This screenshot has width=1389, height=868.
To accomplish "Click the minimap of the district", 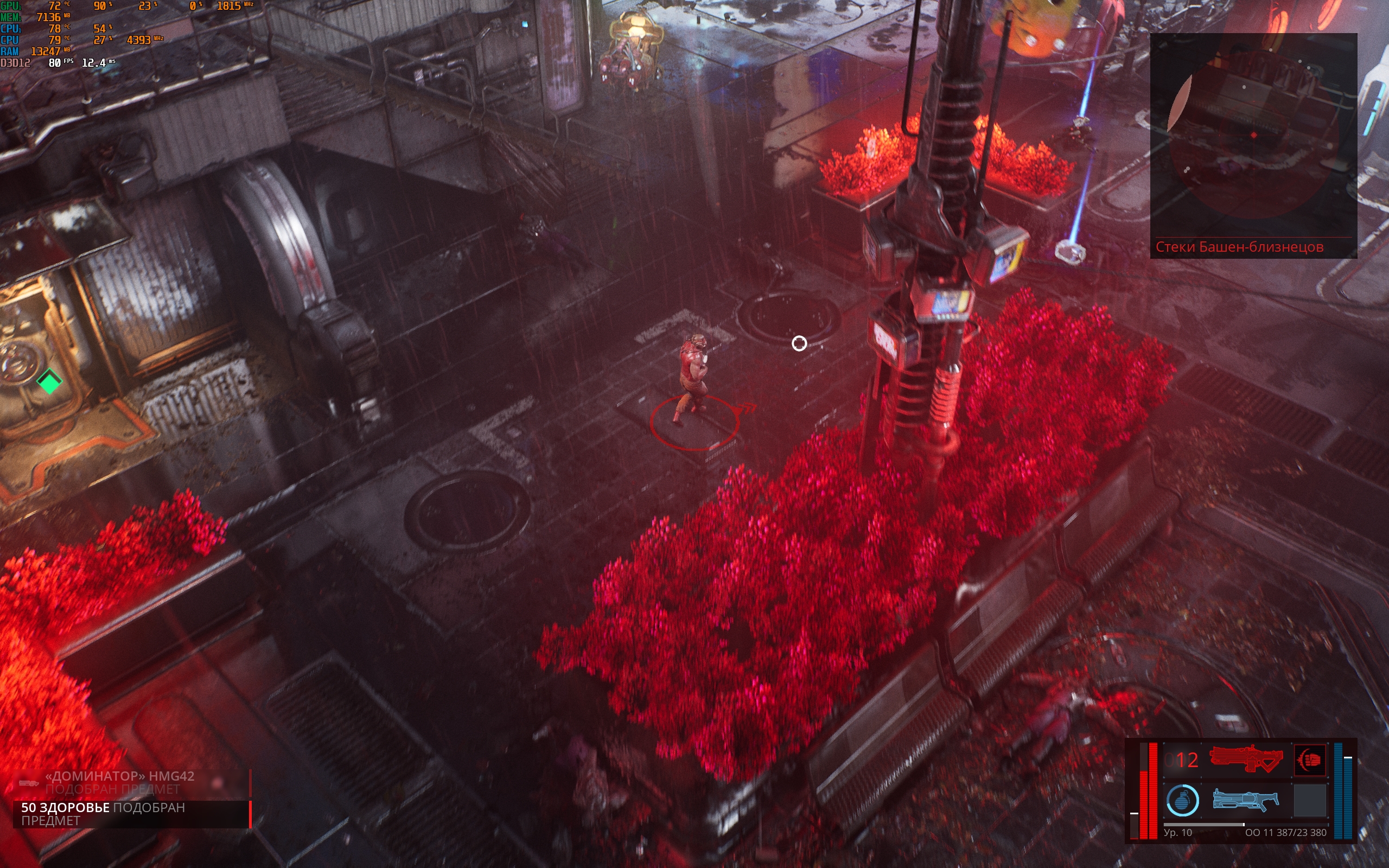I will [x=1253, y=135].
